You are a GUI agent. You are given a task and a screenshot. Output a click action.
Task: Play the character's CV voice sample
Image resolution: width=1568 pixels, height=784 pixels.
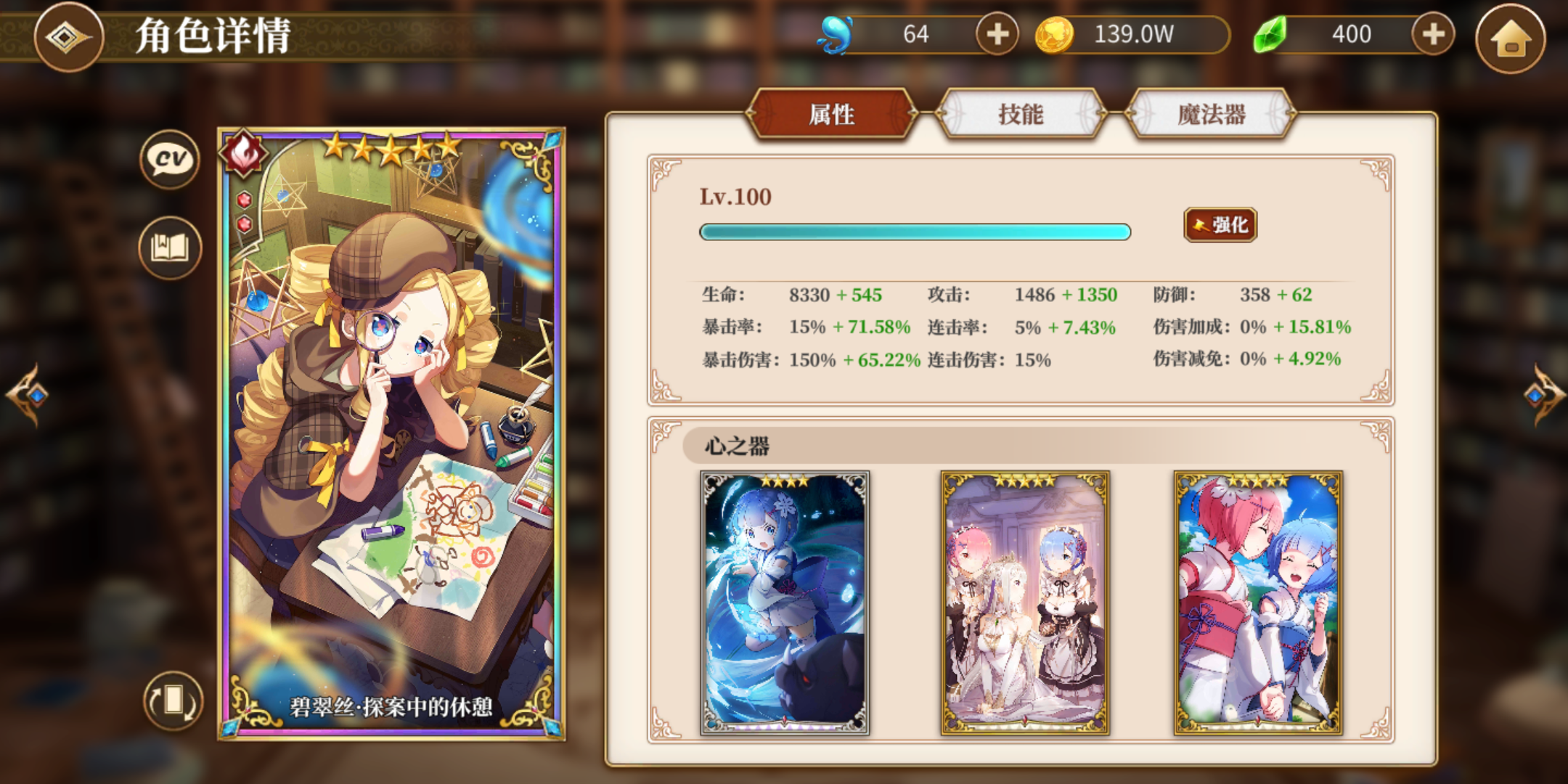pyautogui.click(x=168, y=160)
